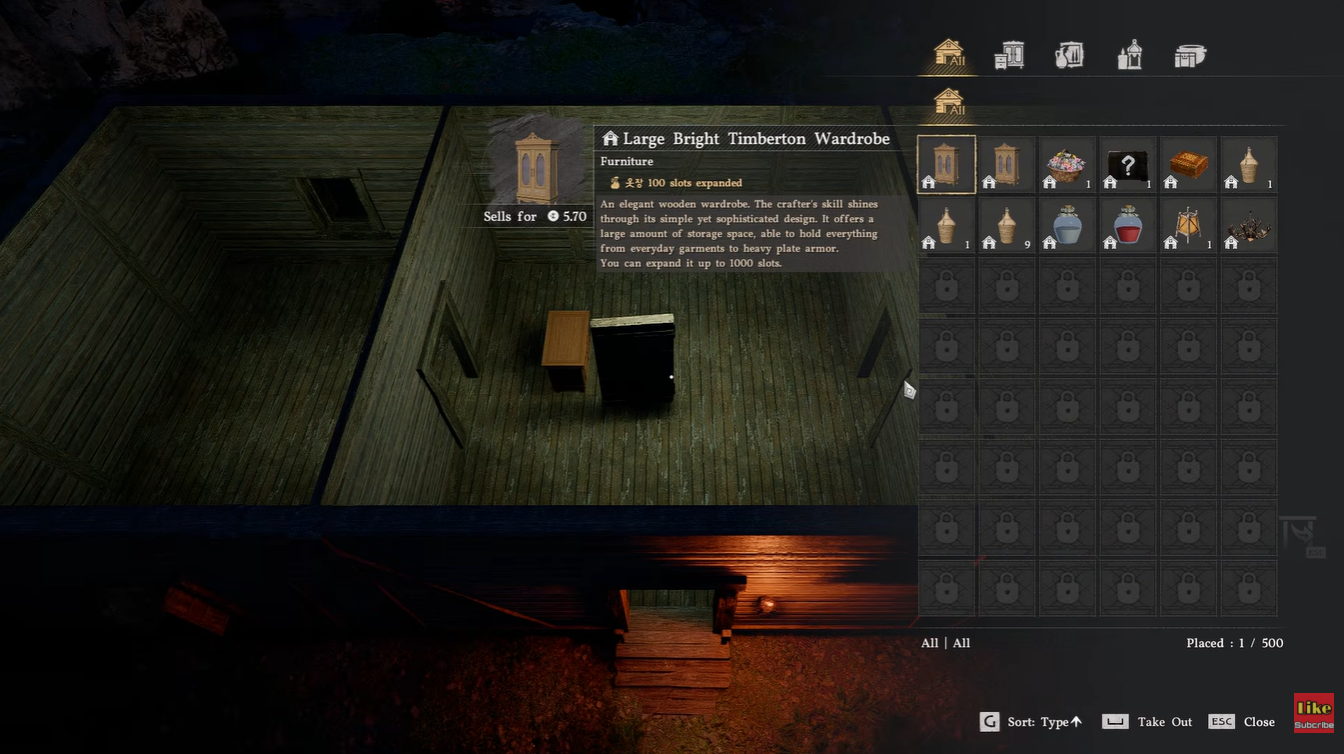Select the ornate wooden chest item
This screenshot has width=1344, height=754.
[1187, 163]
